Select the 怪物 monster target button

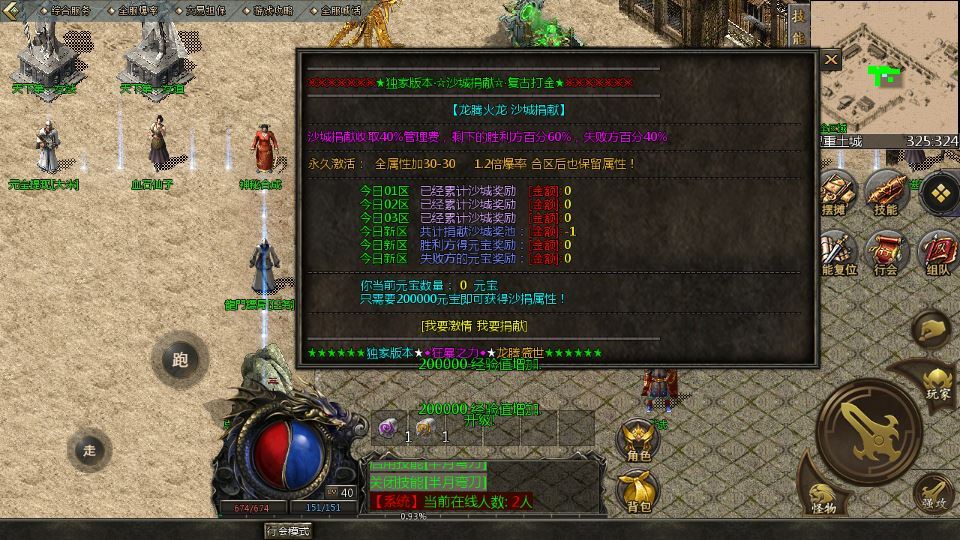pos(824,499)
